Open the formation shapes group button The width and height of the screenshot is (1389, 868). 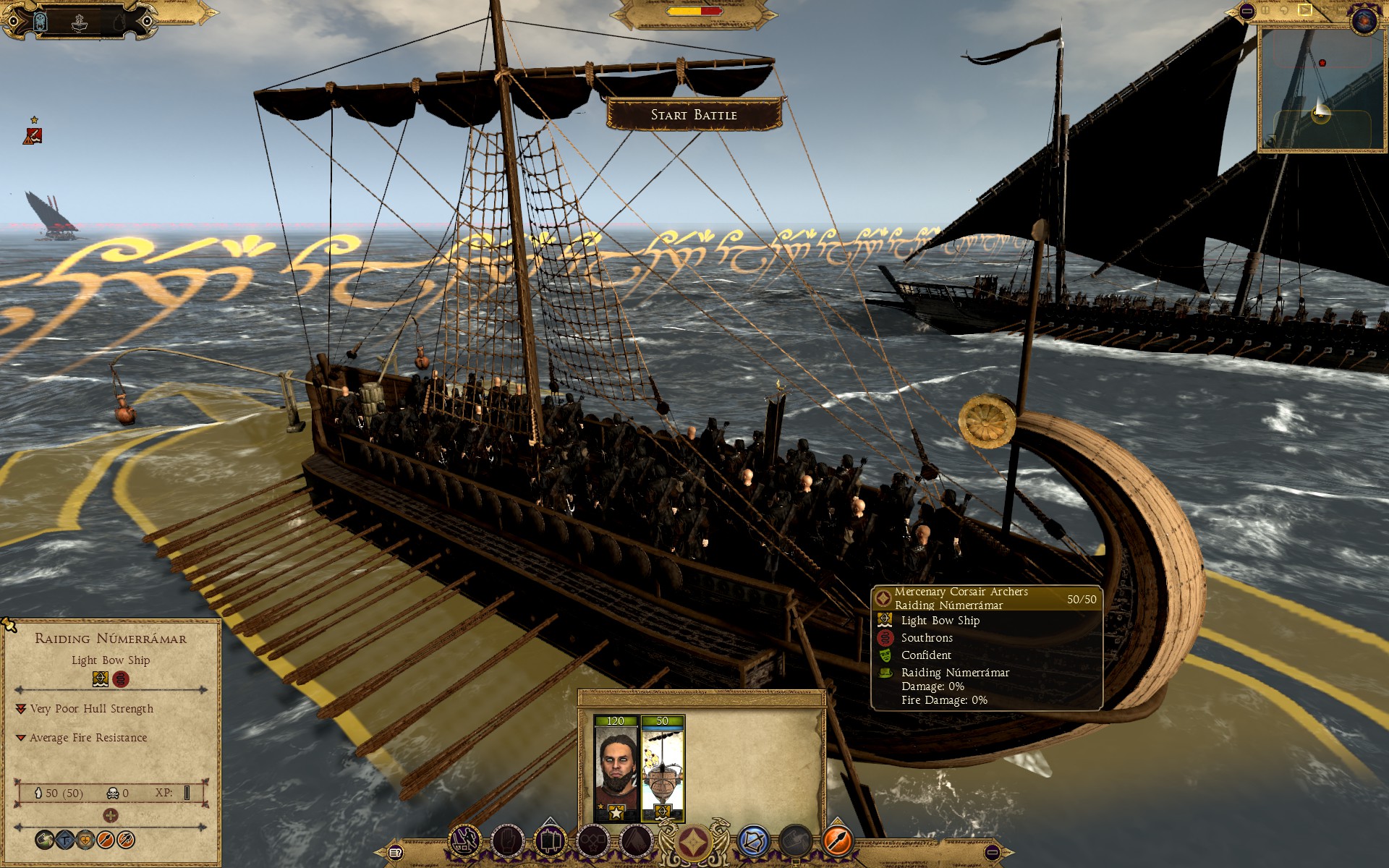pyautogui.click(x=593, y=841)
